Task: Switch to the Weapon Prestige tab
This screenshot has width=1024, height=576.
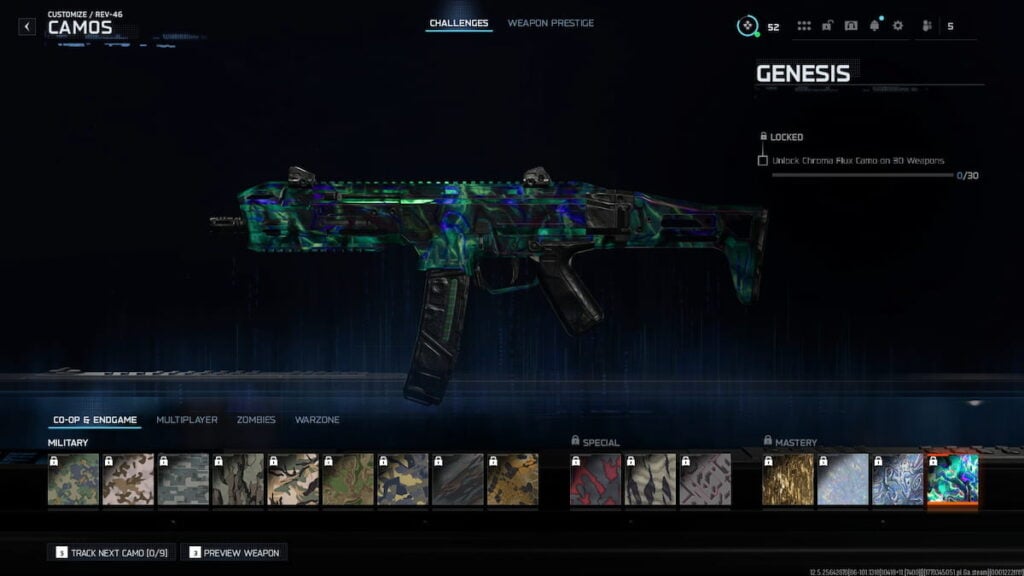Action: (550, 23)
